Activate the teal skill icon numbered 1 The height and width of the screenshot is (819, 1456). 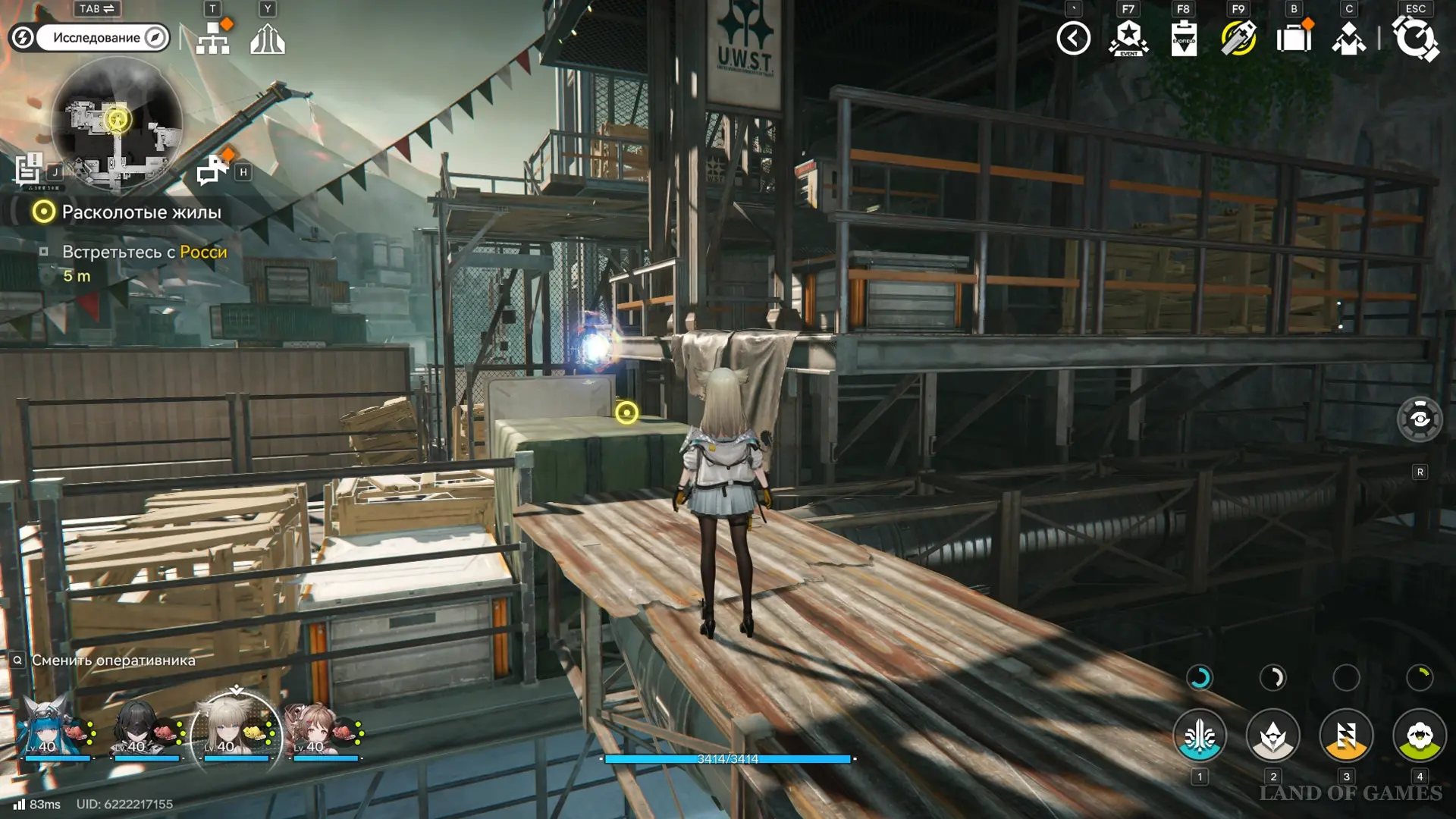(1200, 736)
